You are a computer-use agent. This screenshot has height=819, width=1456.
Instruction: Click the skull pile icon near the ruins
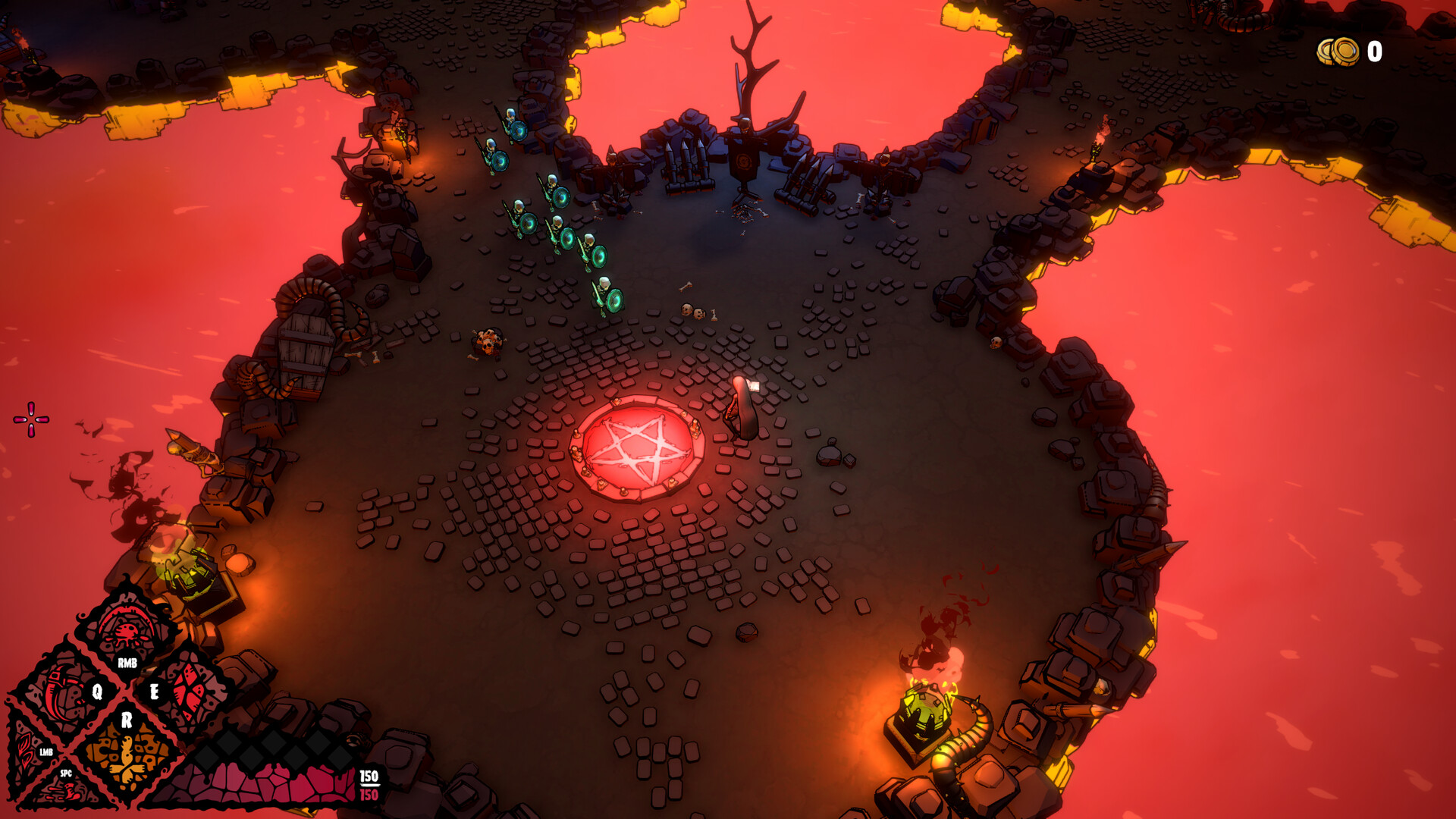[x=694, y=312]
